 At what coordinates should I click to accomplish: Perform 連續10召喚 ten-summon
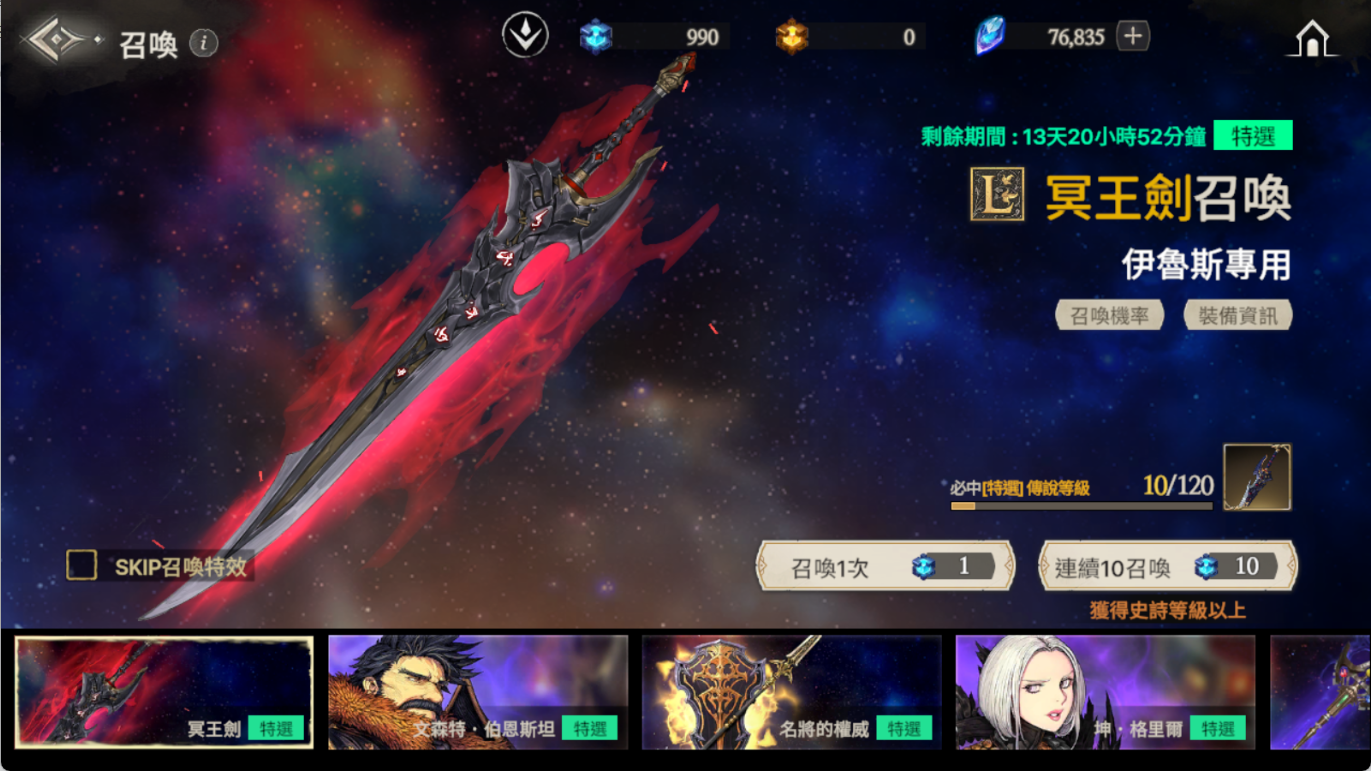coord(1167,567)
